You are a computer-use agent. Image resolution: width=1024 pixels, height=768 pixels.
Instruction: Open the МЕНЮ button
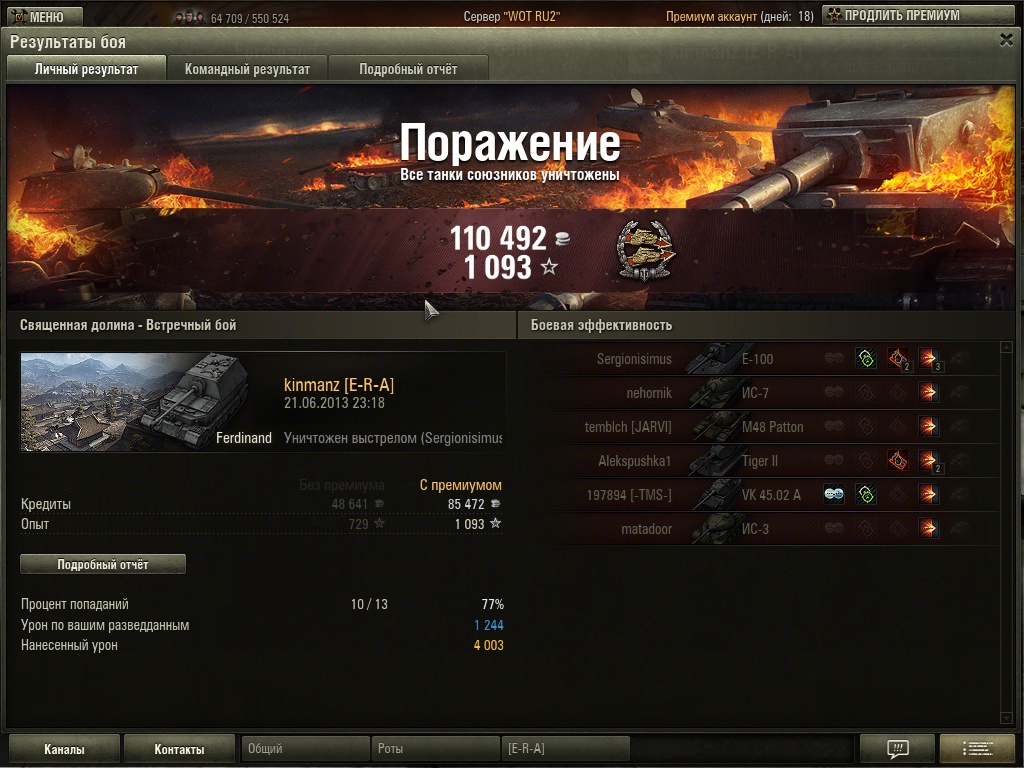pyautogui.click(x=41, y=16)
